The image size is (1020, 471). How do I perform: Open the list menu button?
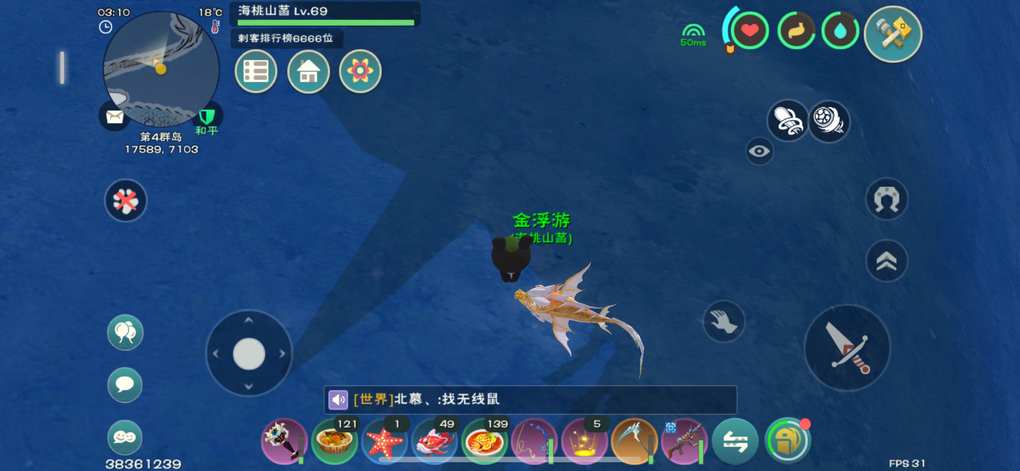click(x=256, y=71)
